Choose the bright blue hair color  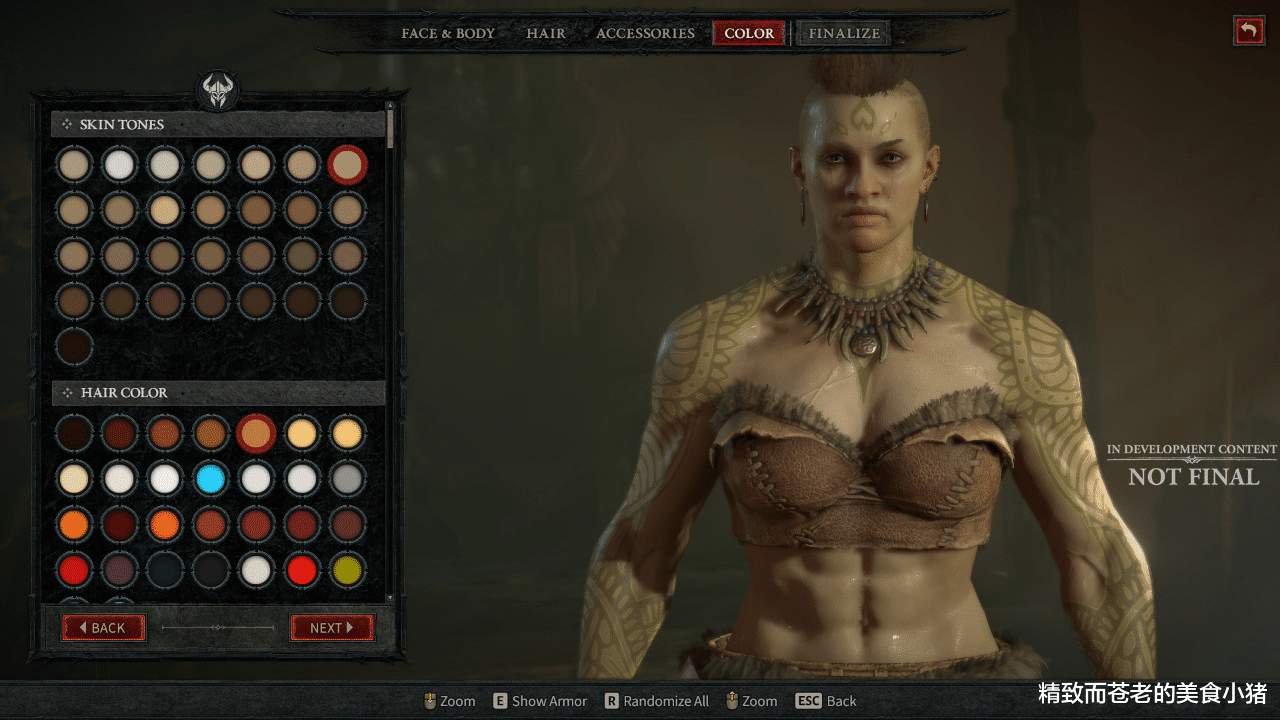tap(211, 479)
